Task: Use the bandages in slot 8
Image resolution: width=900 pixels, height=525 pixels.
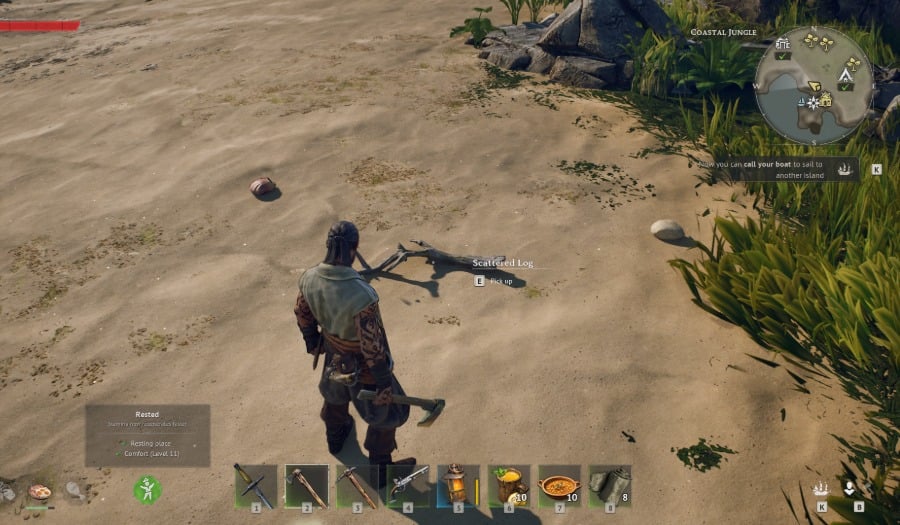Action: 609,486
